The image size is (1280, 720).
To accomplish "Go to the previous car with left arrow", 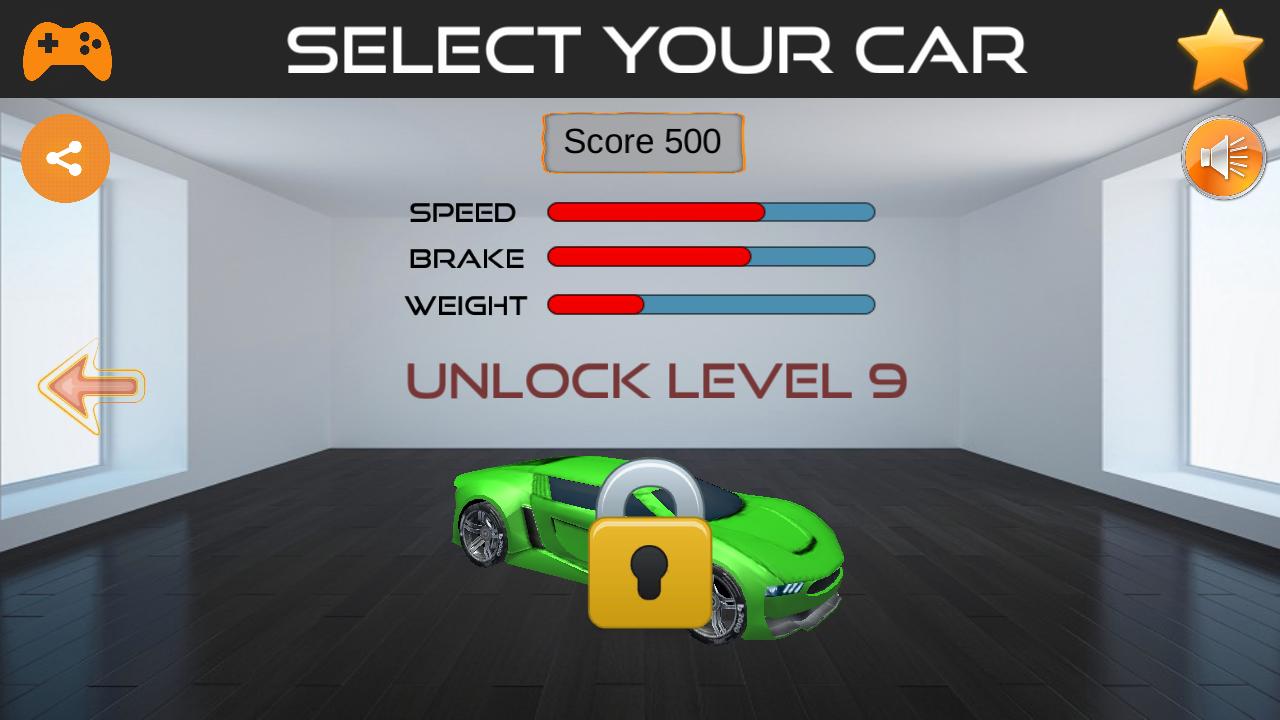I will 92,387.
